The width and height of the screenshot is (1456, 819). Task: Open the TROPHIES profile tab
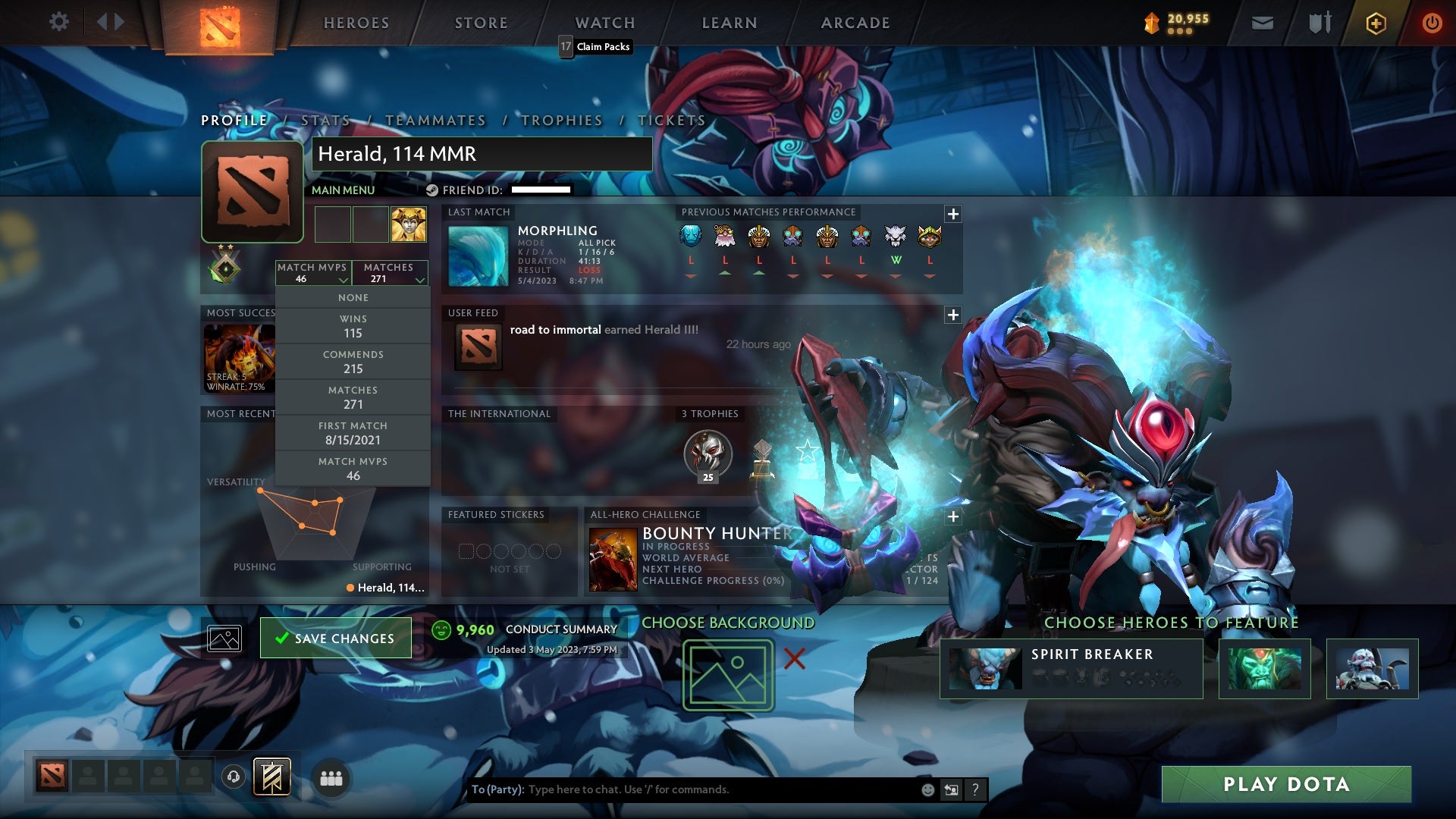coord(561,120)
